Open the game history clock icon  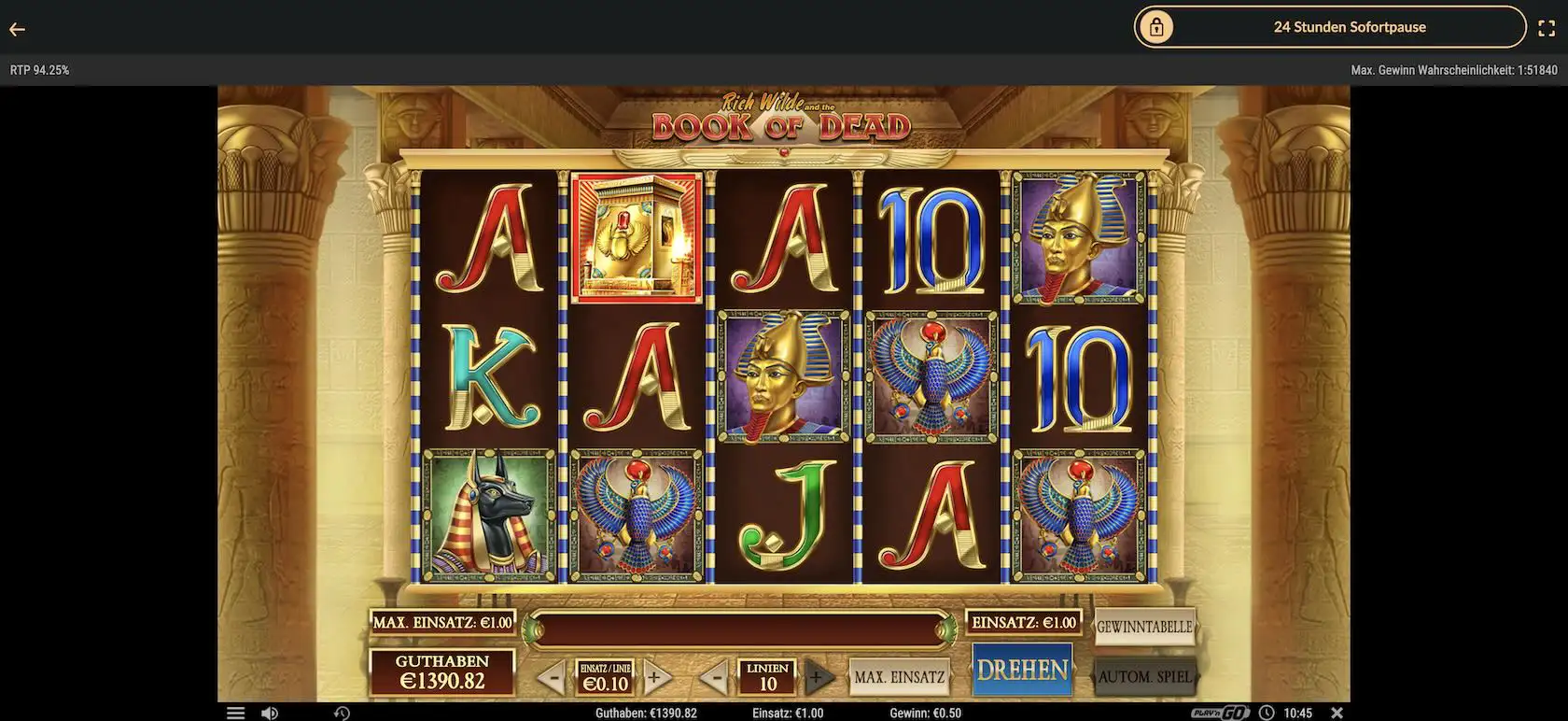click(x=342, y=713)
